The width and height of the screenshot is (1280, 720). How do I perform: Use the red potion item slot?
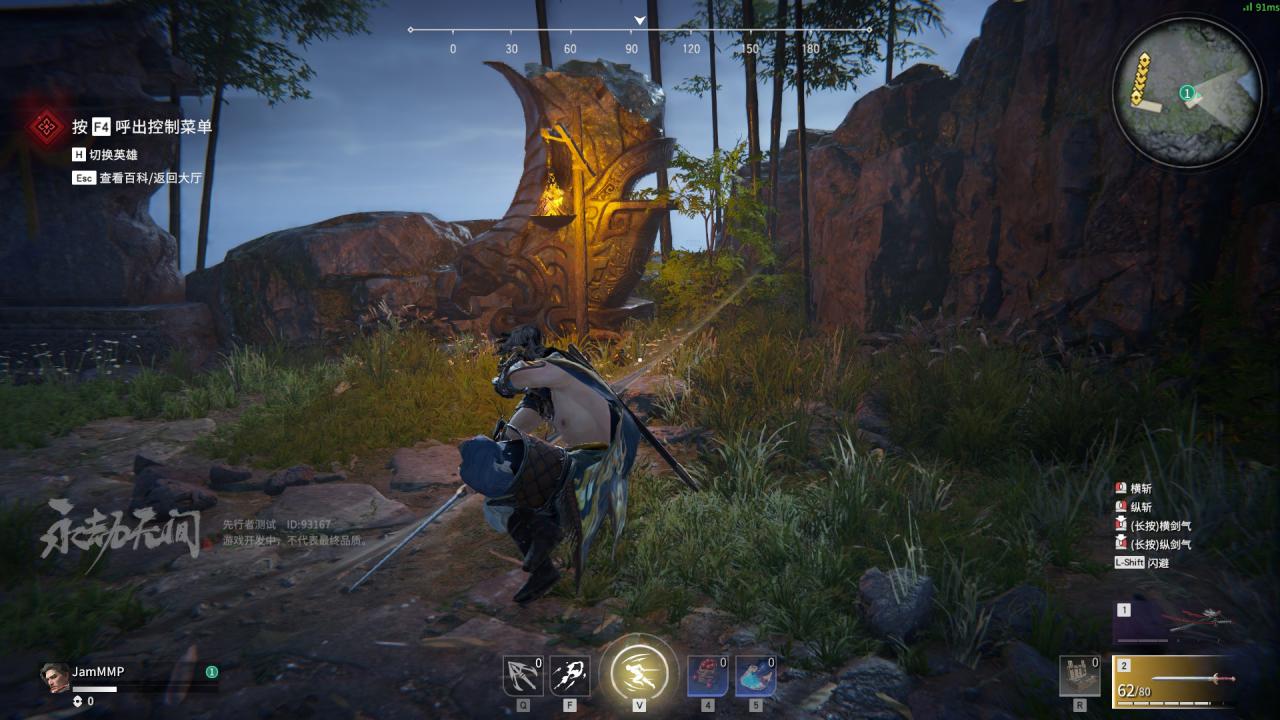[707, 676]
